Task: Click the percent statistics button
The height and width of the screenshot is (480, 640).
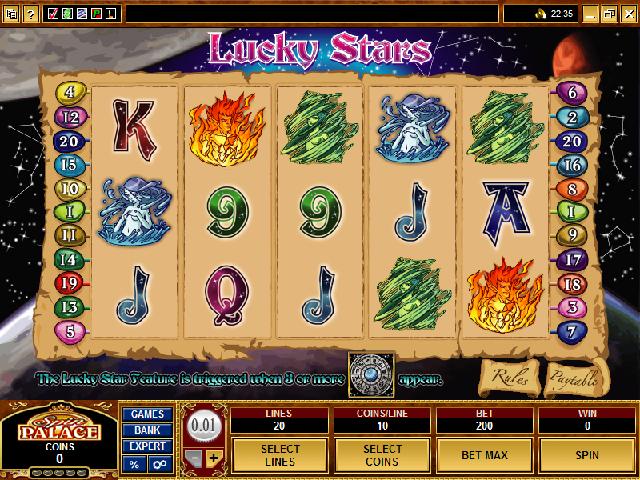Action: (x=134, y=465)
